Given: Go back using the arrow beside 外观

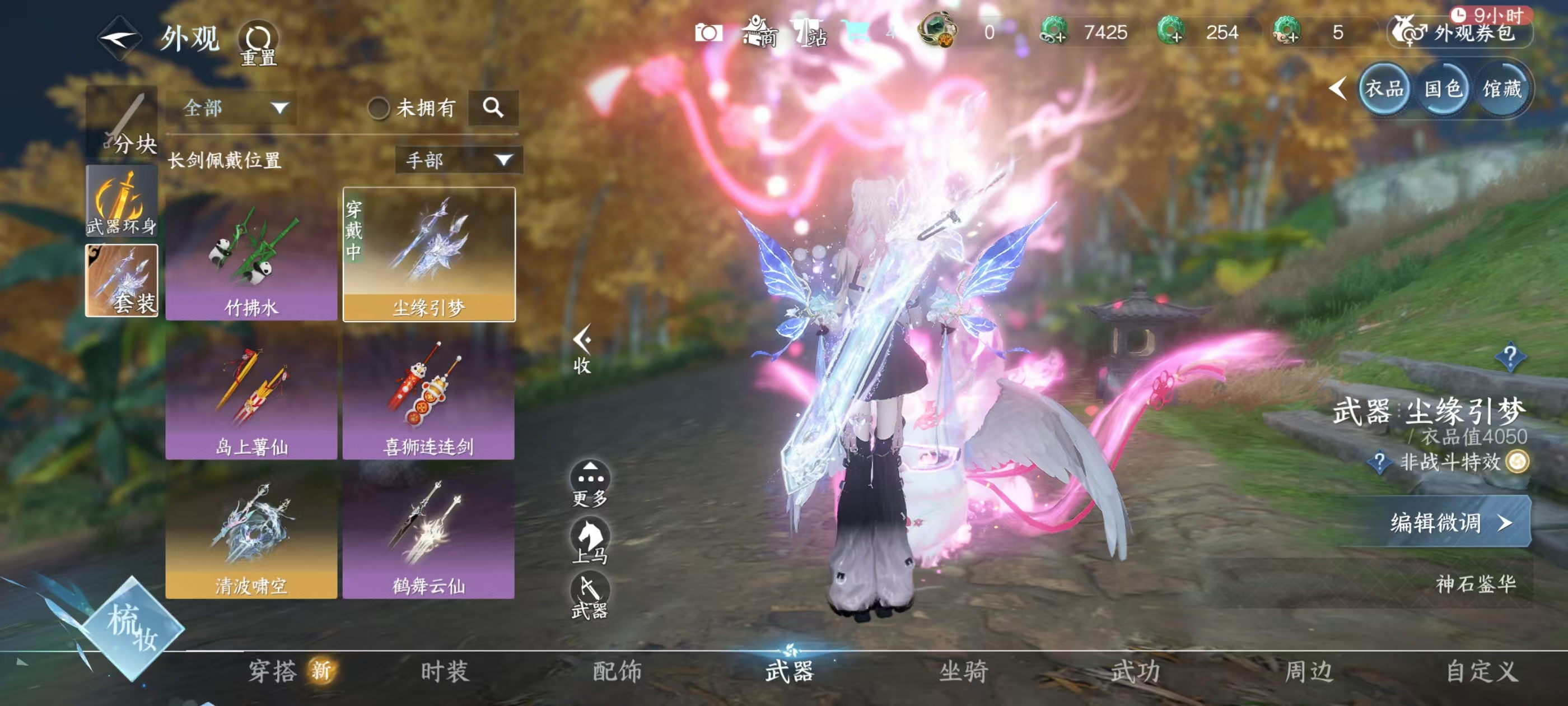Looking at the screenshot, I should click(x=119, y=38).
